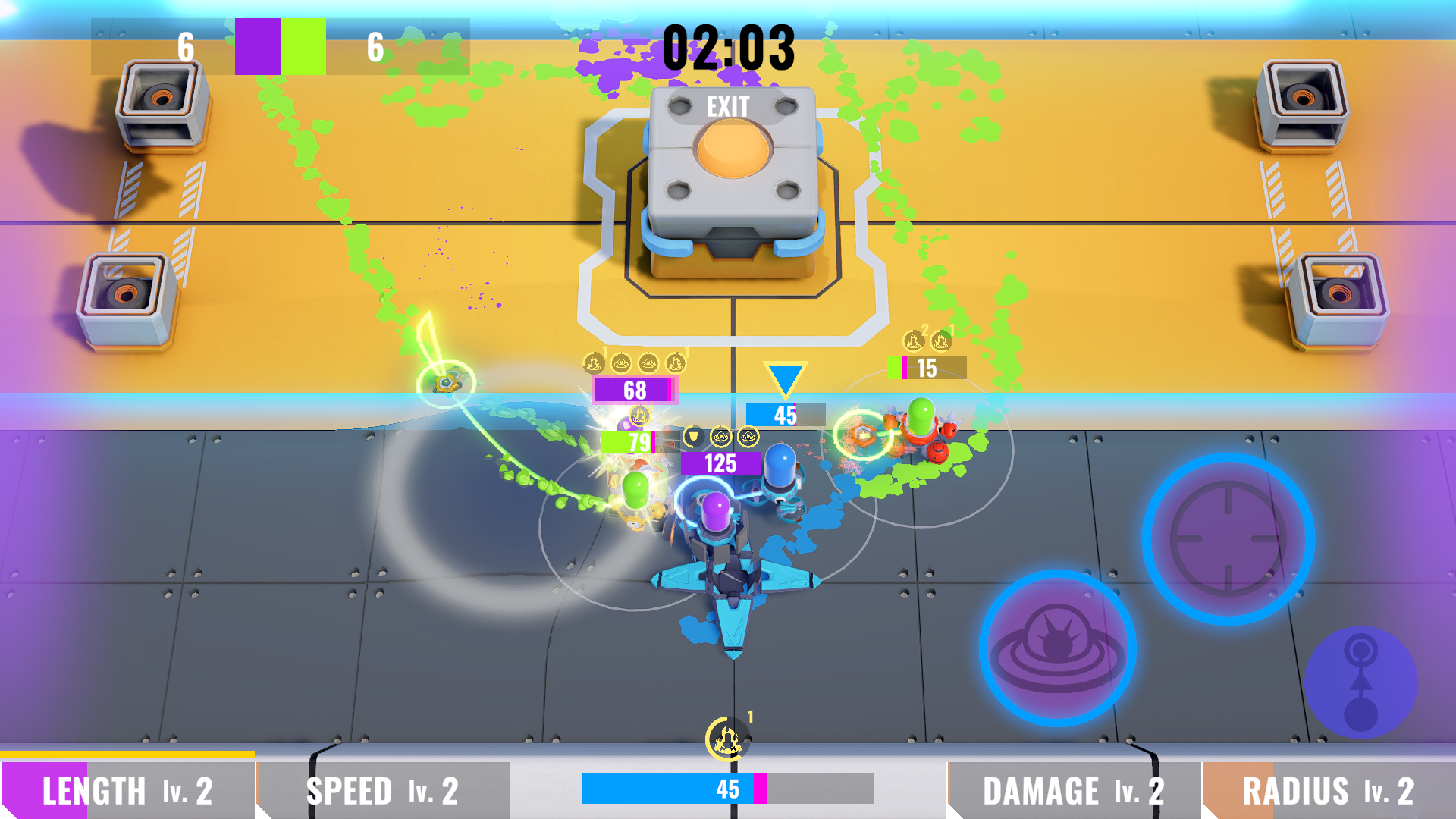Select the LENGTH lv. 2 upgrade tab

[129, 790]
